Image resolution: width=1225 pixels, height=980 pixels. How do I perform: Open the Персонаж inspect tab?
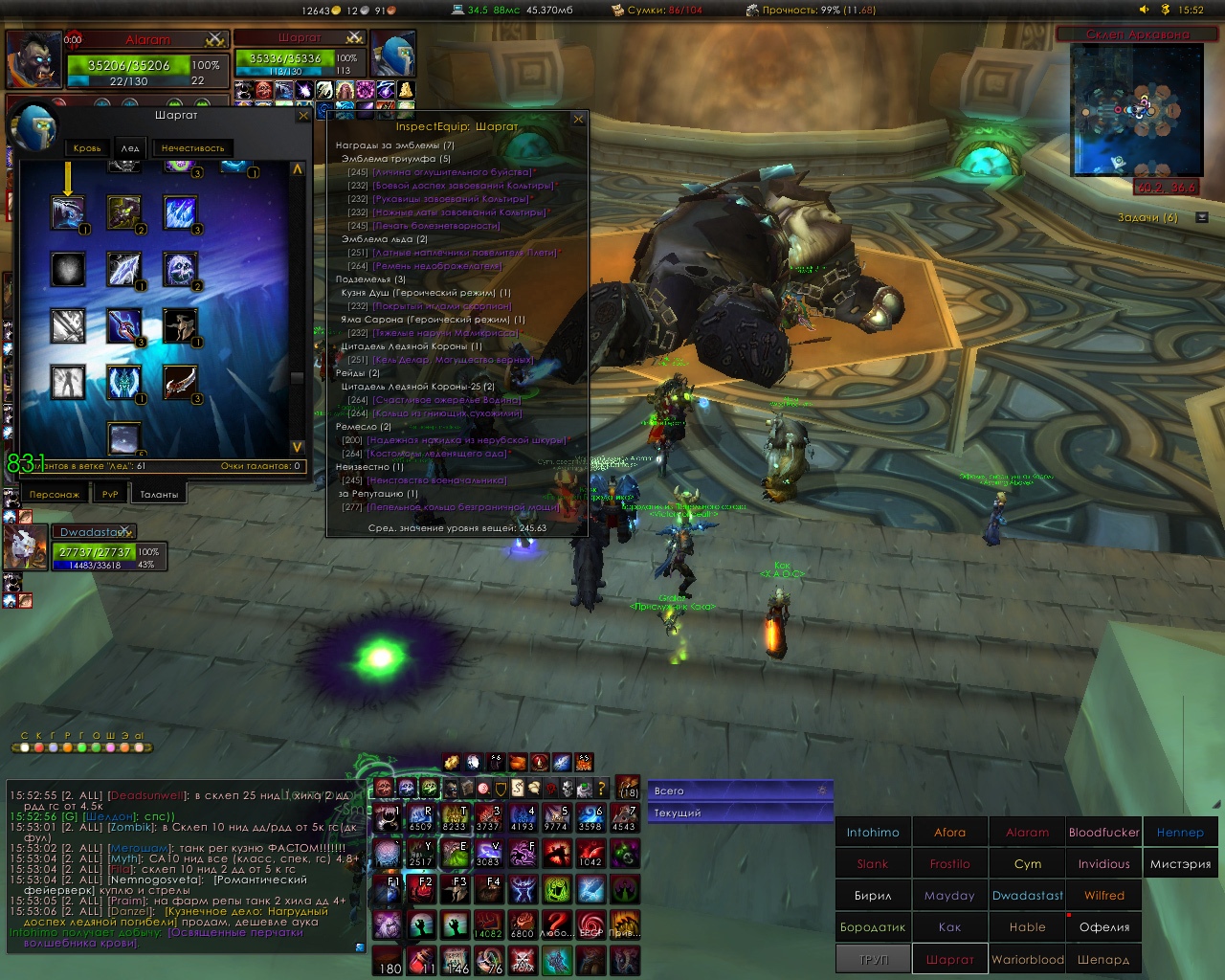point(55,494)
